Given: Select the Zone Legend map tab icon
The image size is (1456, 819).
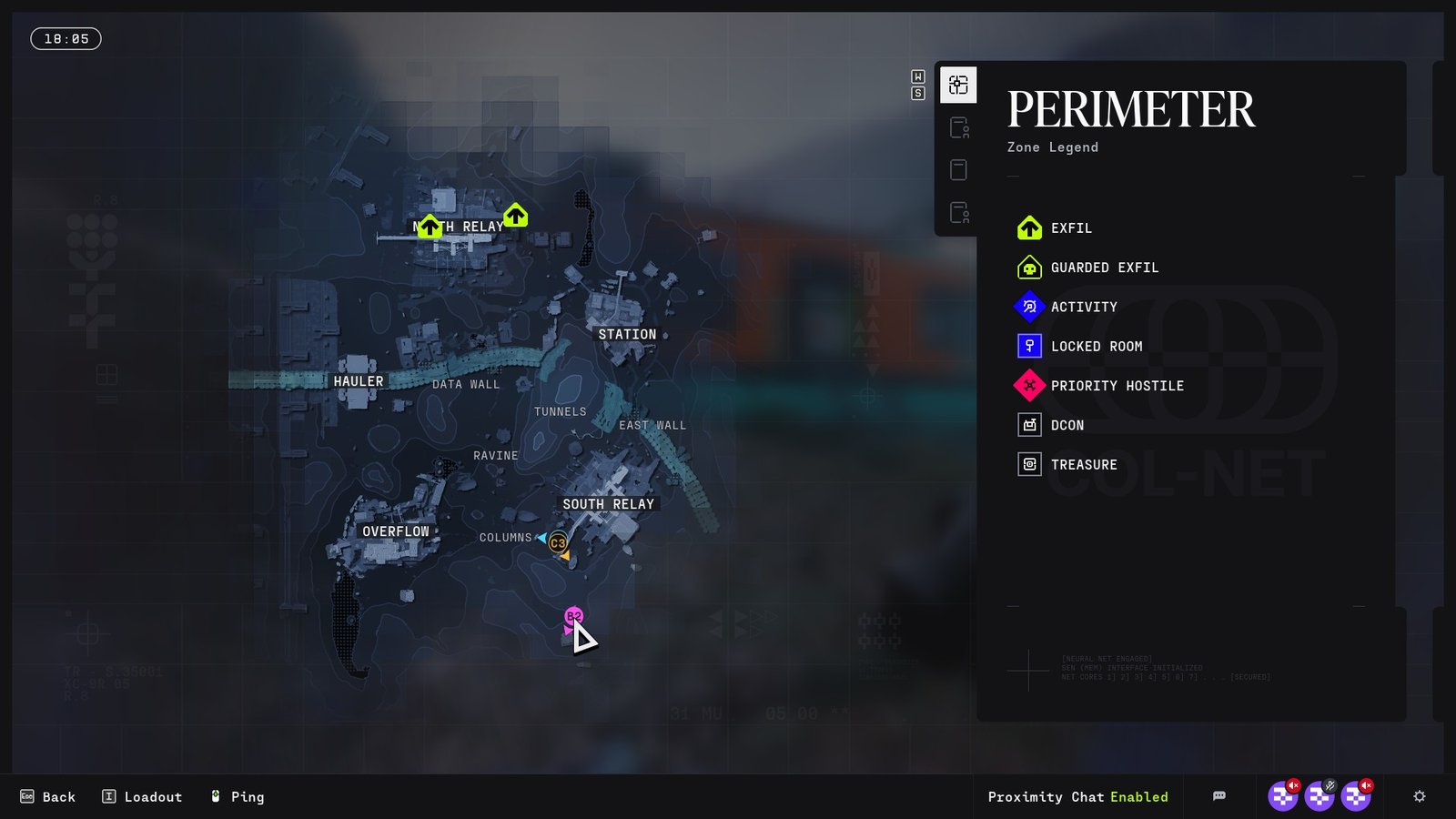Looking at the screenshot, I should pos(958,84).
